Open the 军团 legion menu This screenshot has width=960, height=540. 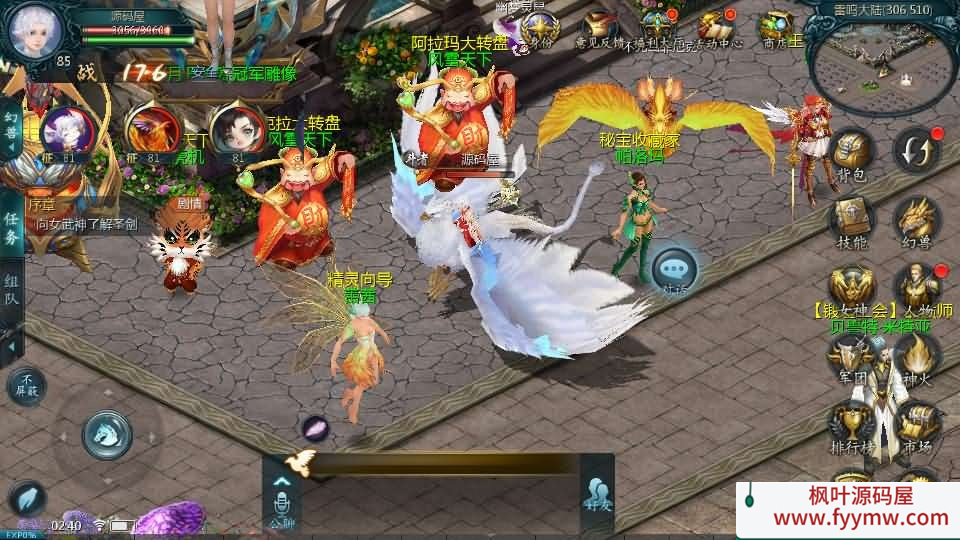tap(852, 356)
